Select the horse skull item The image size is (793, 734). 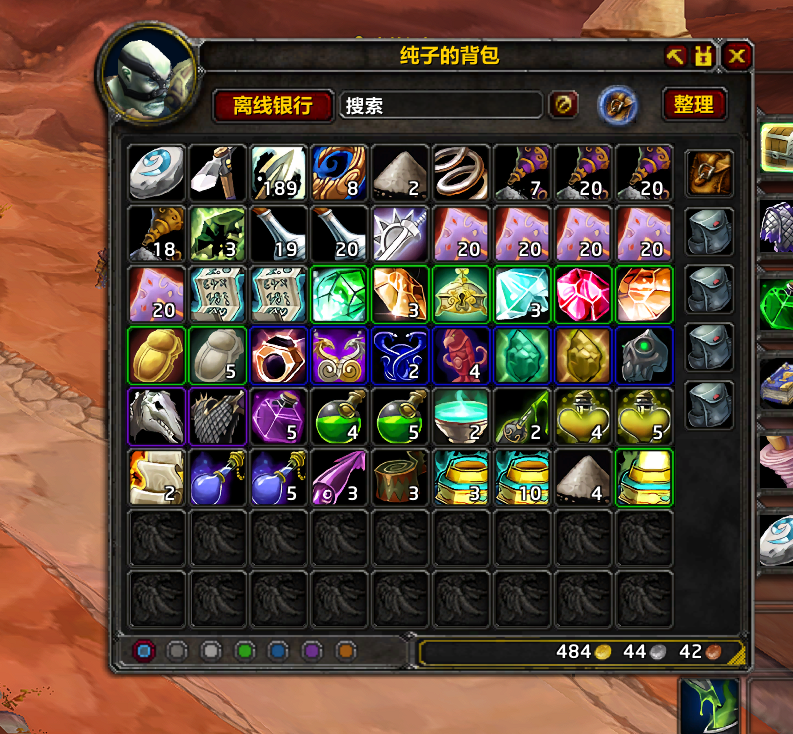click(x=157, y=416)
